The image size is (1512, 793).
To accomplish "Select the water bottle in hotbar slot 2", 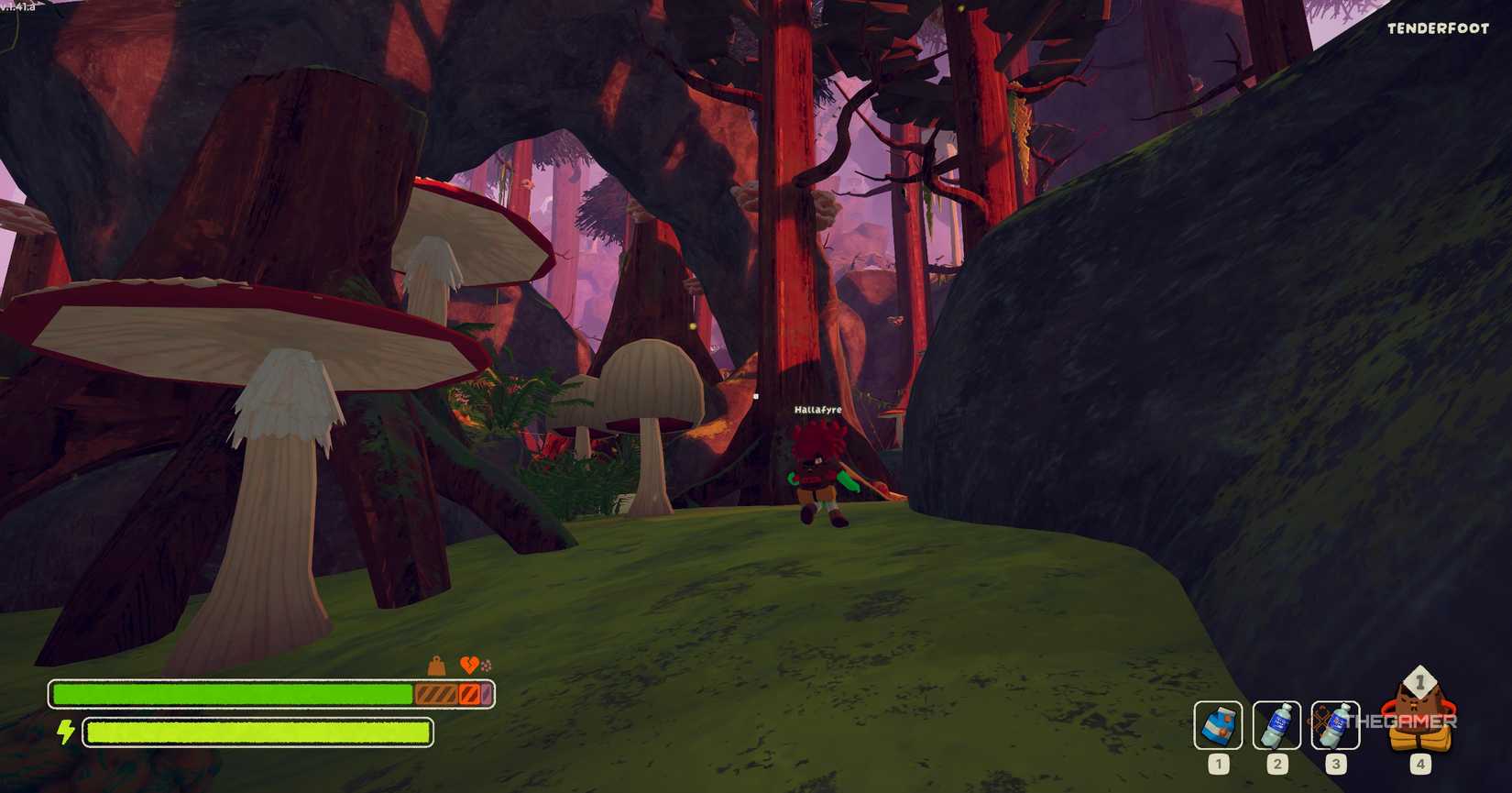I will point(1276,726).
